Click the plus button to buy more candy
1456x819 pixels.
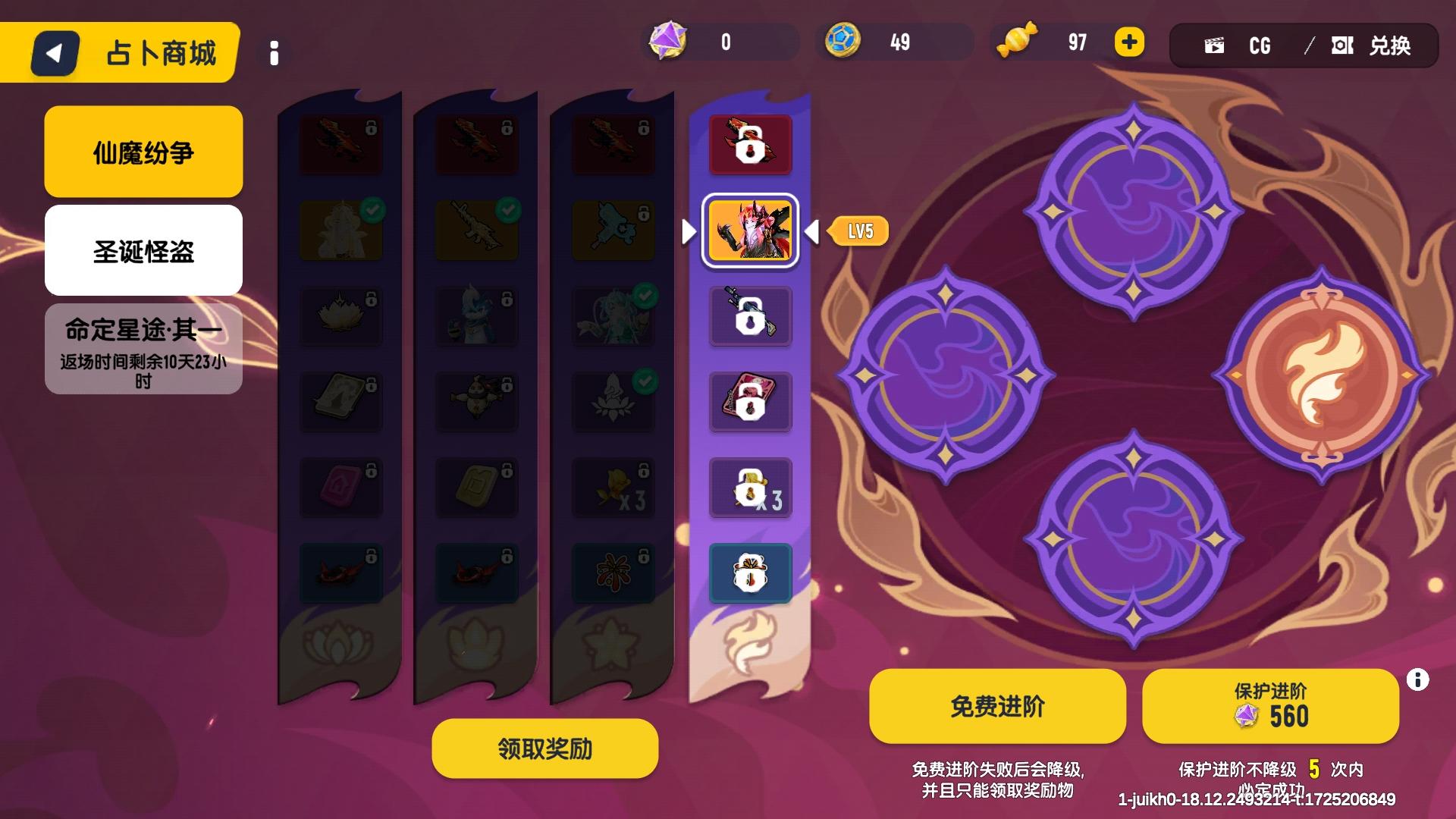(x=1129, y=42)
